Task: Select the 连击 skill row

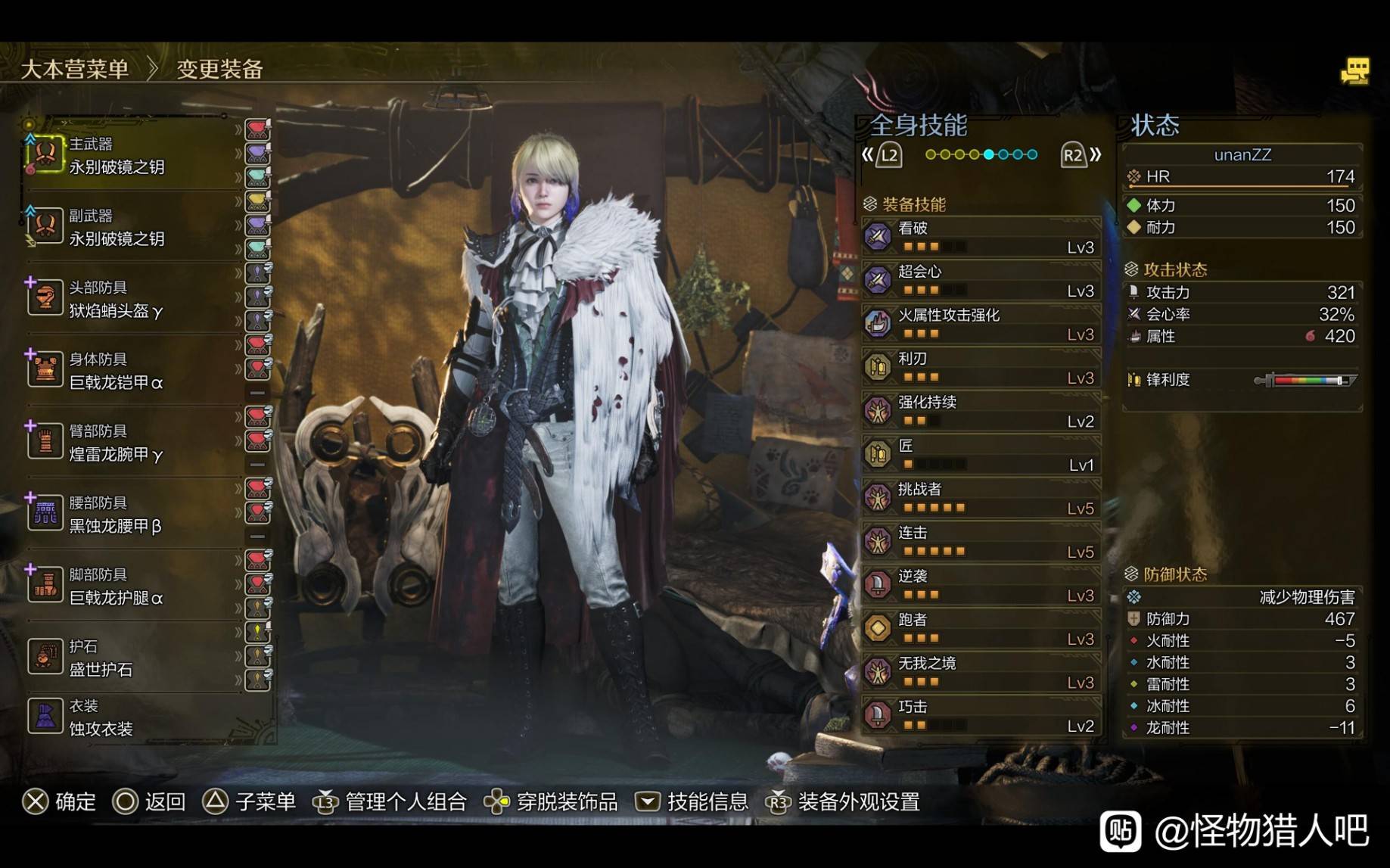Action: click(x=981, y=542)
